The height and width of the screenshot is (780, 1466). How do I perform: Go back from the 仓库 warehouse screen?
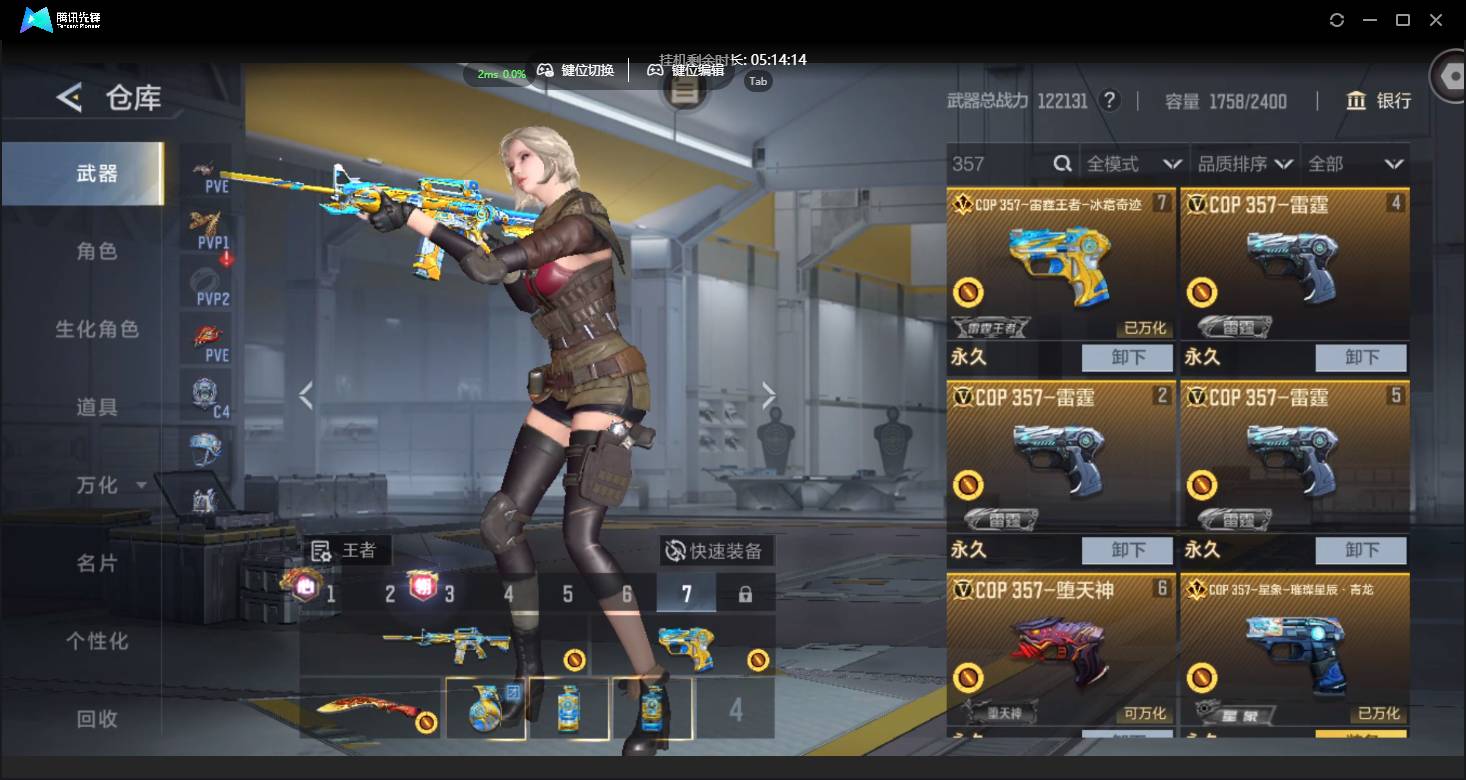point(68,97)
